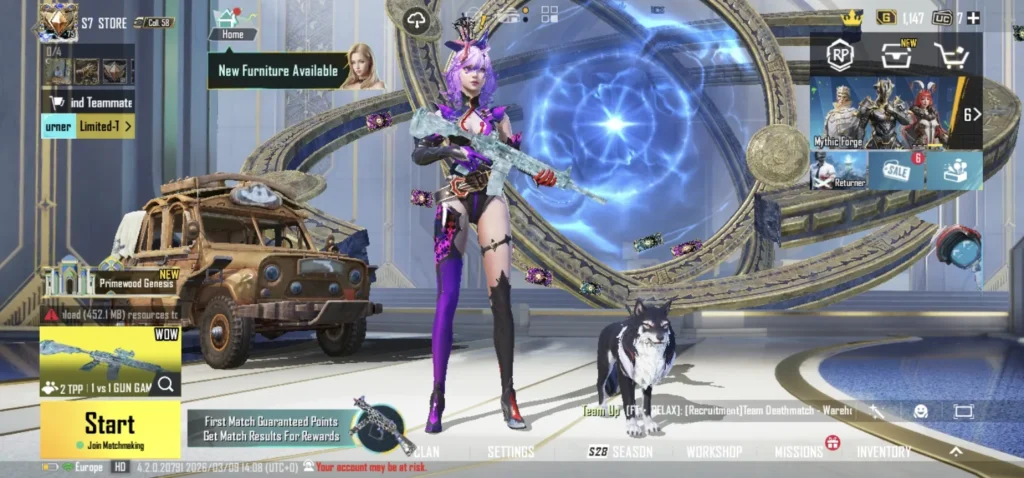The image size is (1024, 478).
Task: Open the player avatar profile
Action: [58, 20]
